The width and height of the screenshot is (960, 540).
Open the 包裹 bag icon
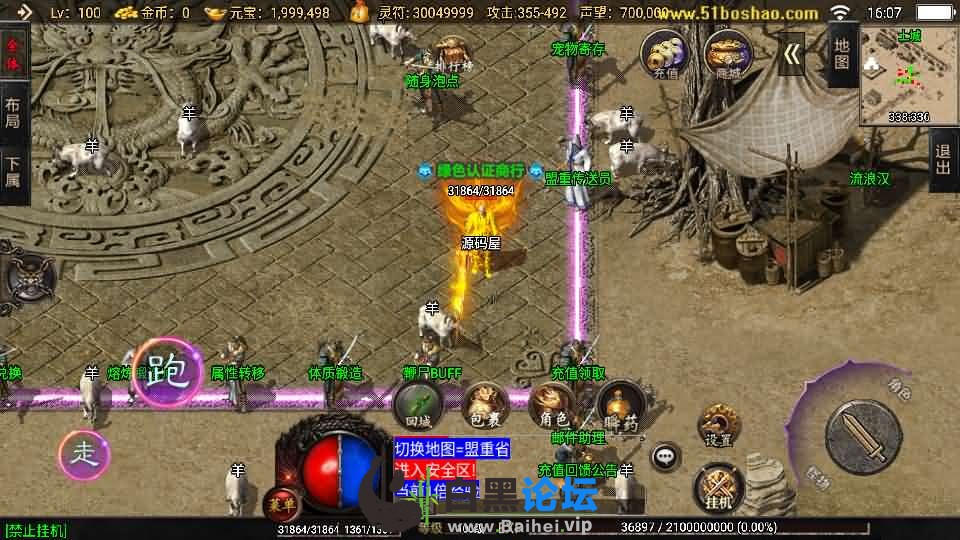pos(485,407)
